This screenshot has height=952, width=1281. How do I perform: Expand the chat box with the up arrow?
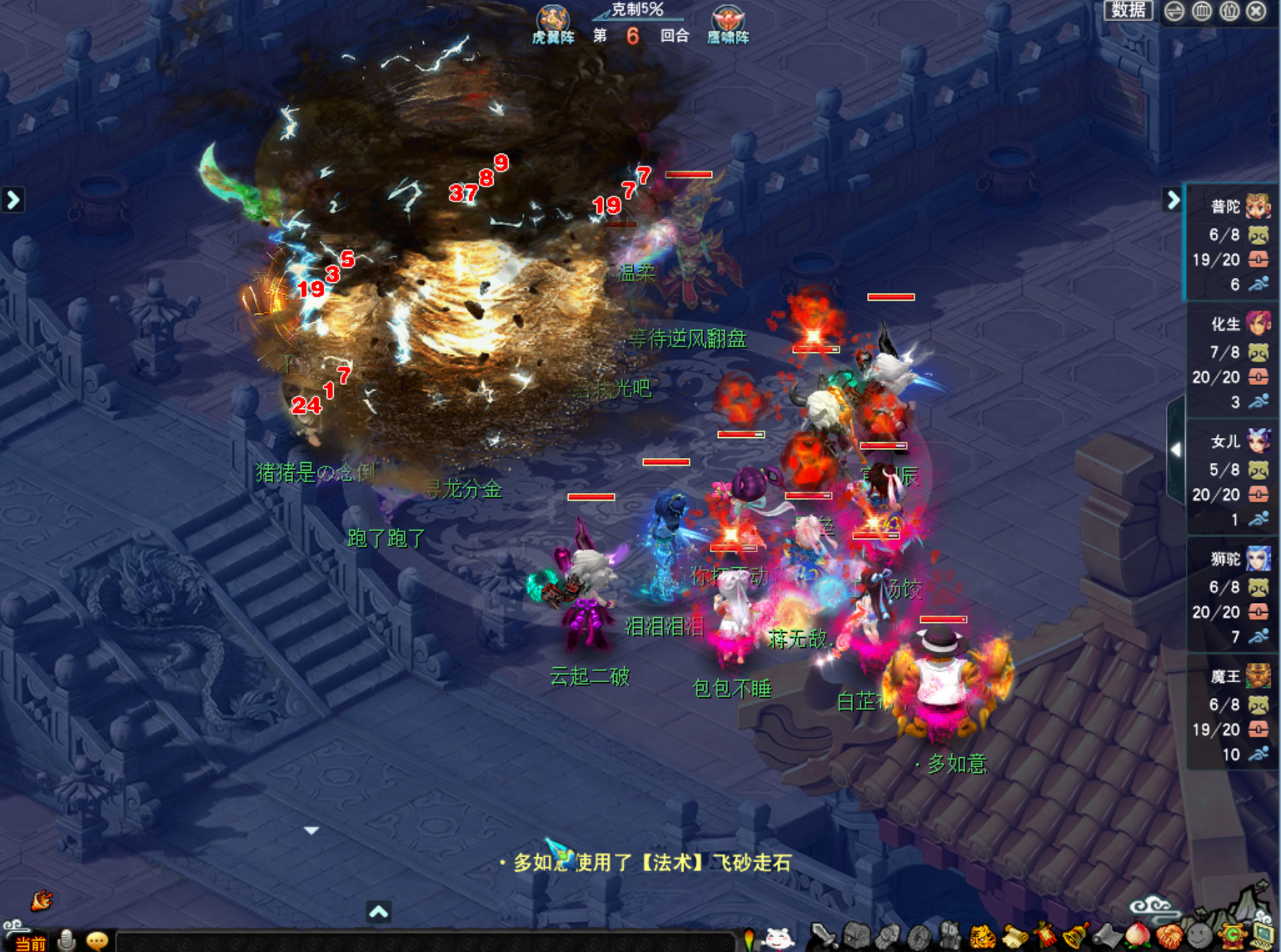point(379,912)
